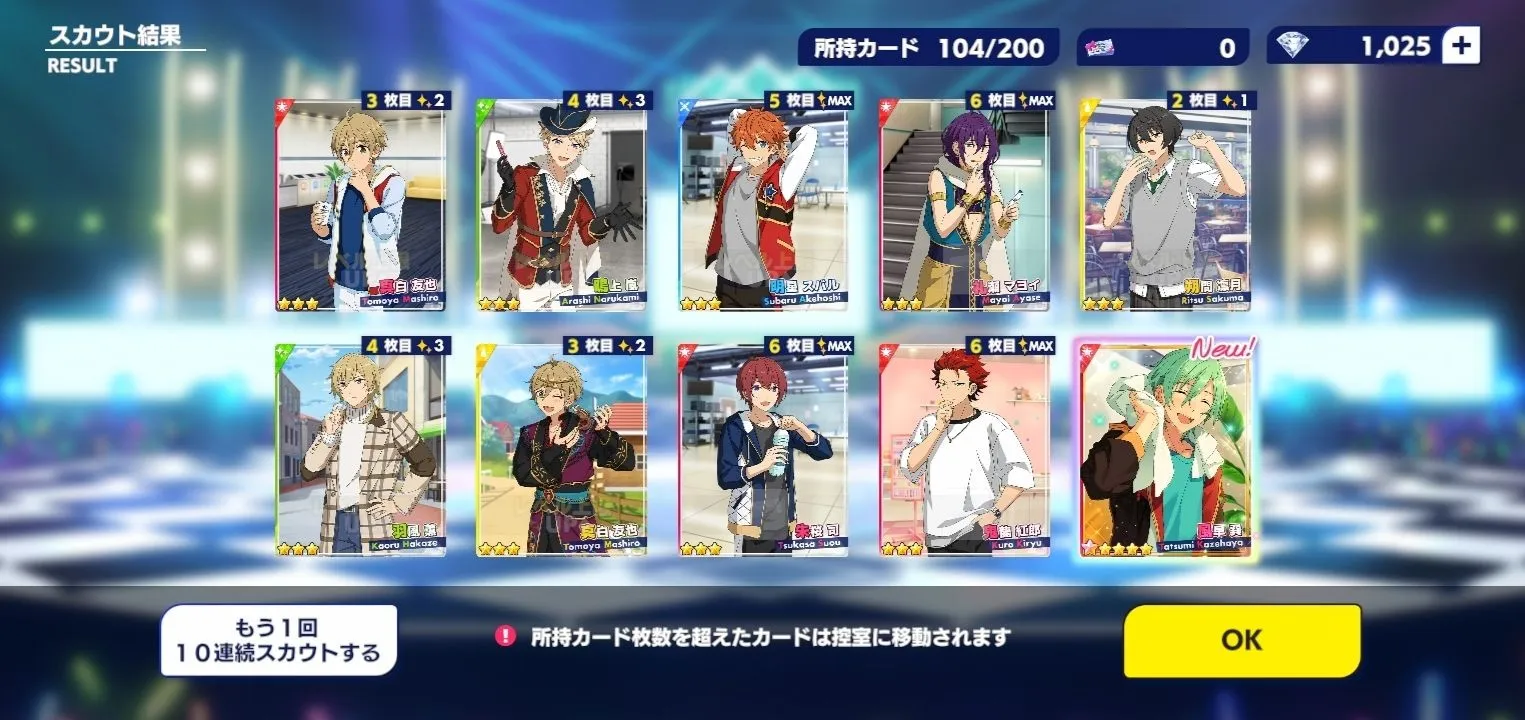Choose the Ritsu Sakuma card
This screenshot has height=720, width=1525.
click(1167, 205)
